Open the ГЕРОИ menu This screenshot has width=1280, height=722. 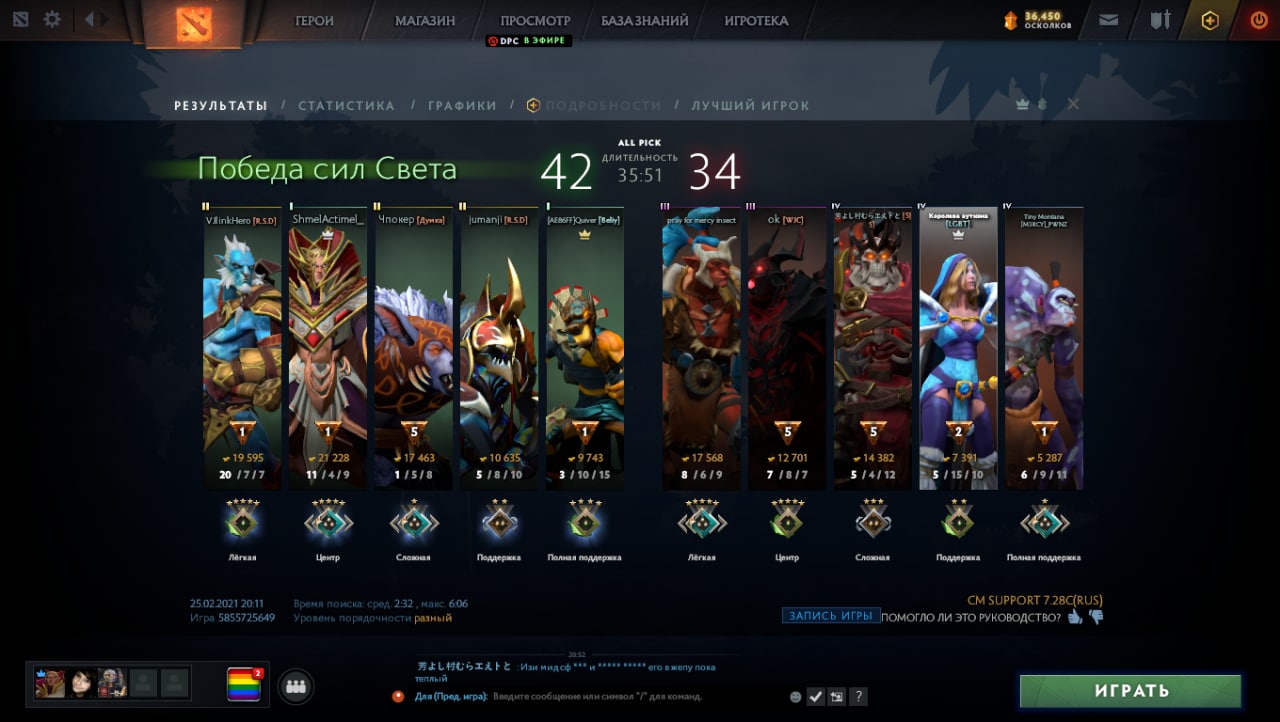(314, 20)
